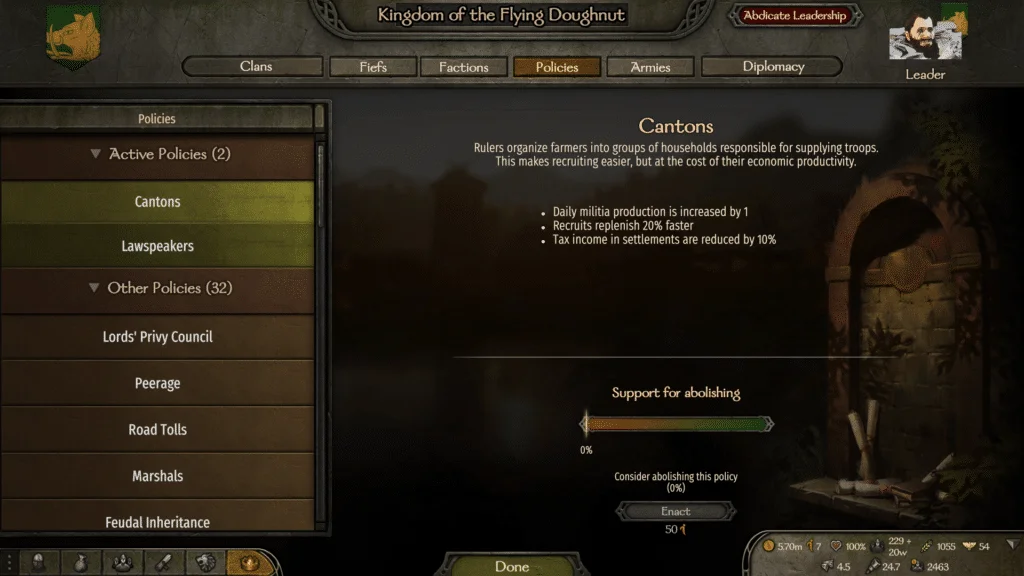Select the Feudal Inheritance policy
The height and width of the screenshot is (576, 1024).
click(x=158, y=521)
